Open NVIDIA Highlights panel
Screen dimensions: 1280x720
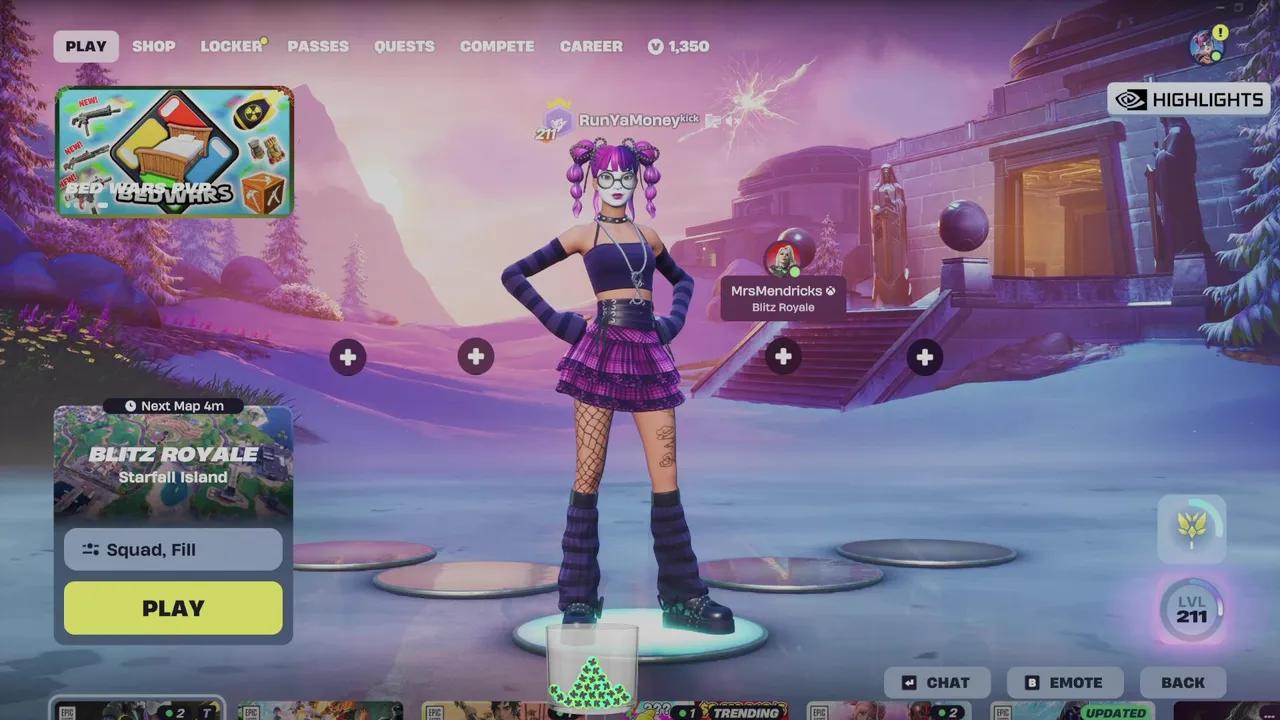click(1190, 99)
